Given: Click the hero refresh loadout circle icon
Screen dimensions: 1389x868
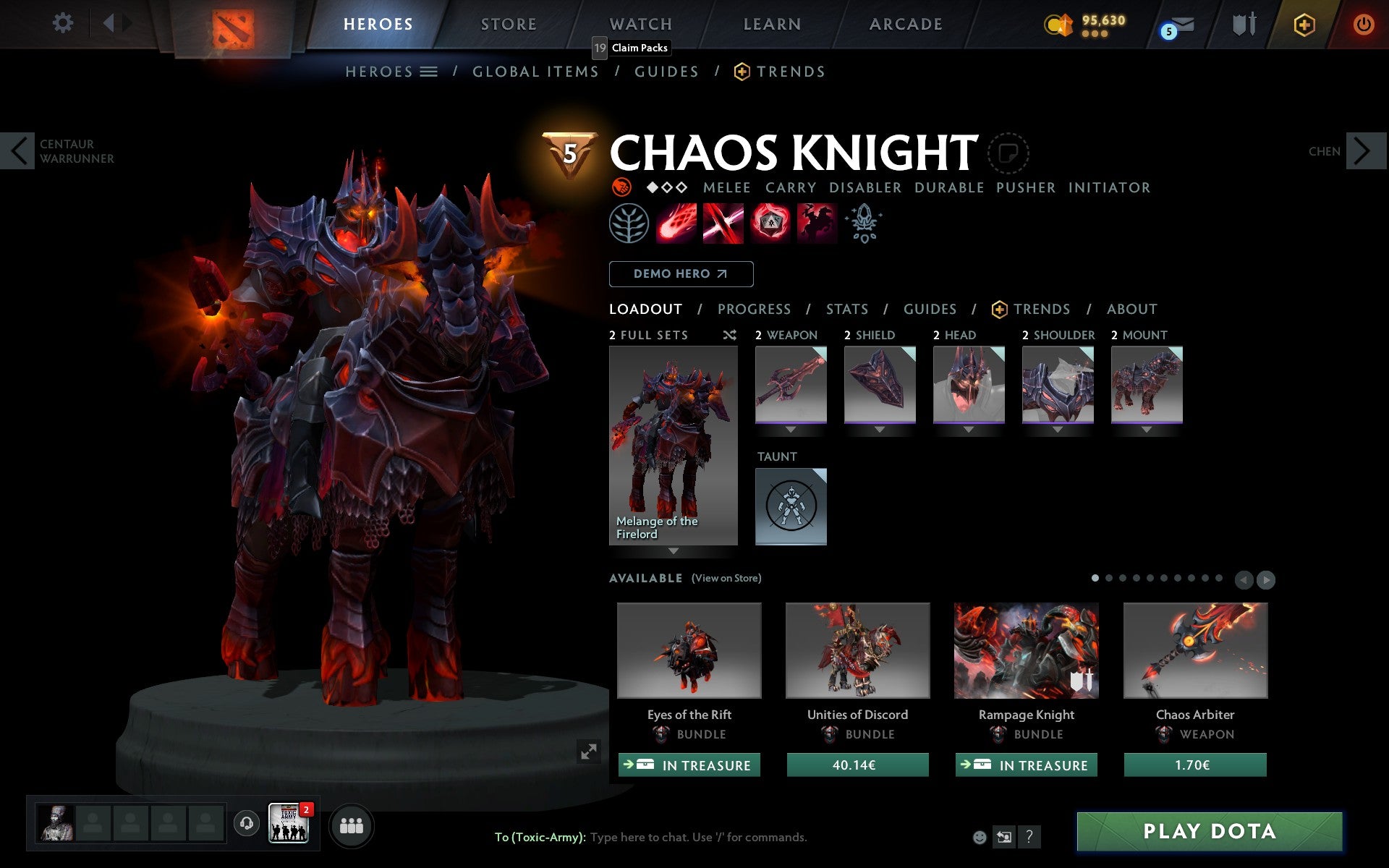Looking at the screenshot, I should [1007, 153].
